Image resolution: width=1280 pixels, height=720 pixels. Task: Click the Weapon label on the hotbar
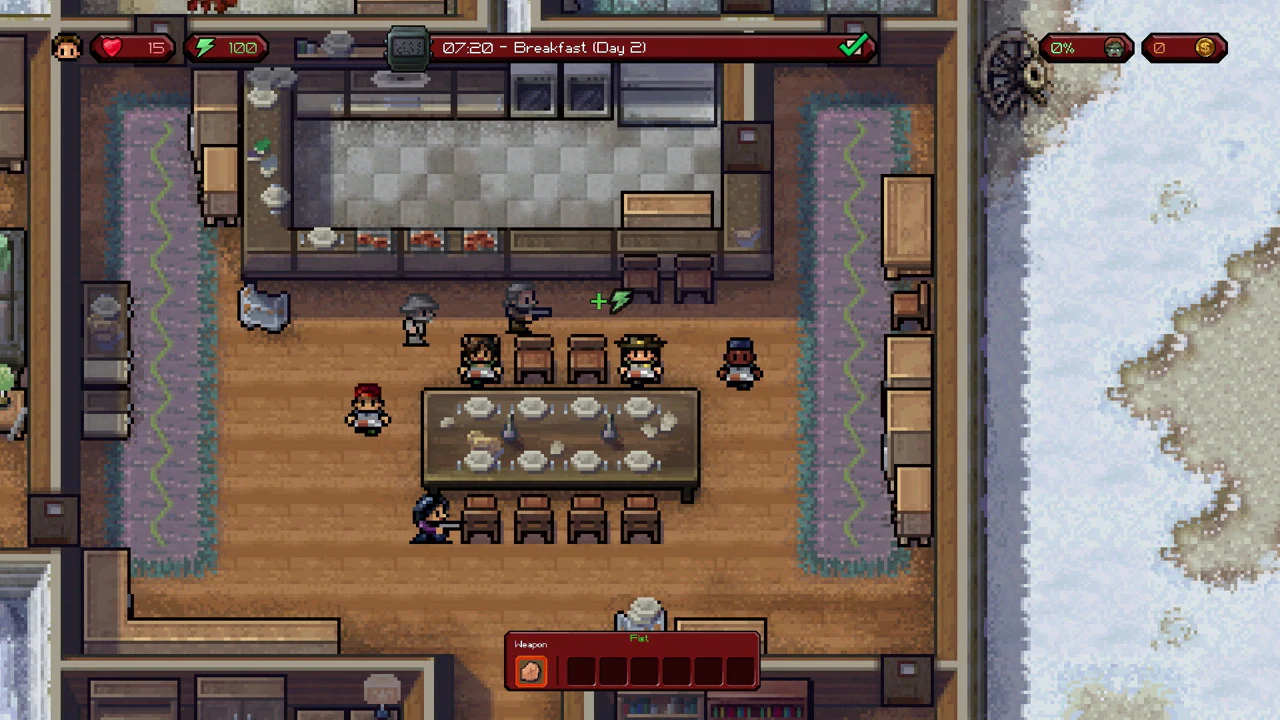[531, 644]
